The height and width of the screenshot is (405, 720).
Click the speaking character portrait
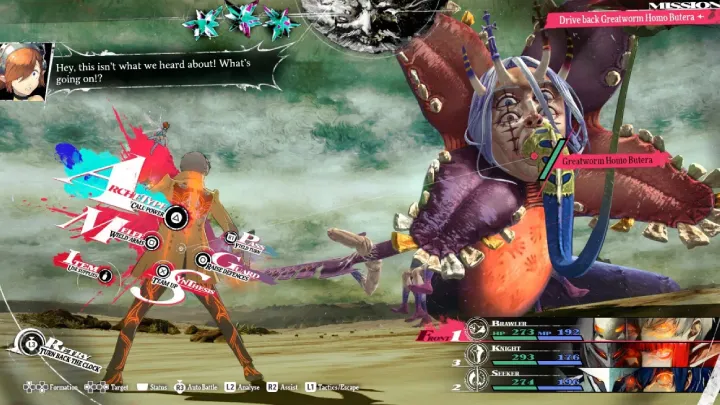pyautogui.click(x=24, y=69)
